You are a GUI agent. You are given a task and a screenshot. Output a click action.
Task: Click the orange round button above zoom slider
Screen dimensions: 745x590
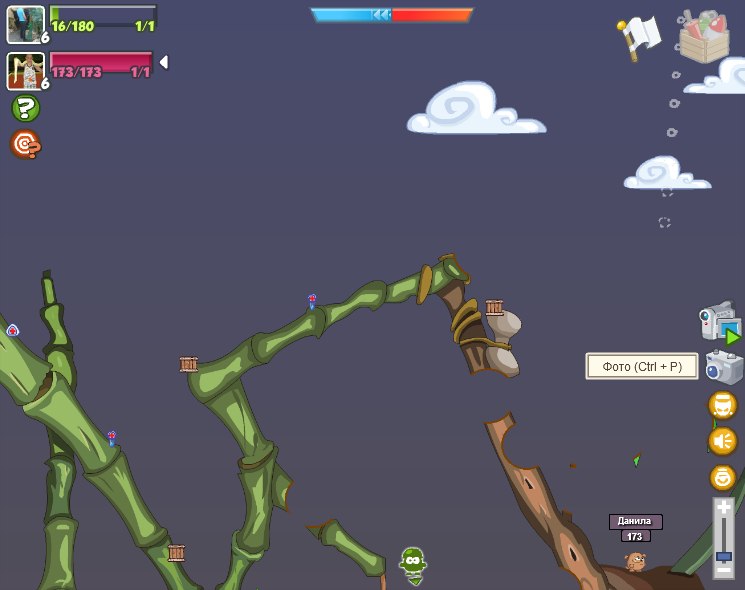pyautogui.click(x=722, y=477)
